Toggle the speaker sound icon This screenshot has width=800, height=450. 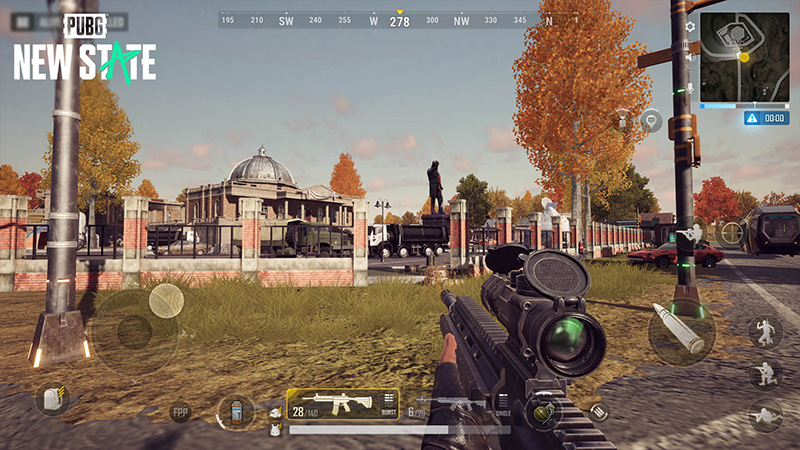coord(689,57)
